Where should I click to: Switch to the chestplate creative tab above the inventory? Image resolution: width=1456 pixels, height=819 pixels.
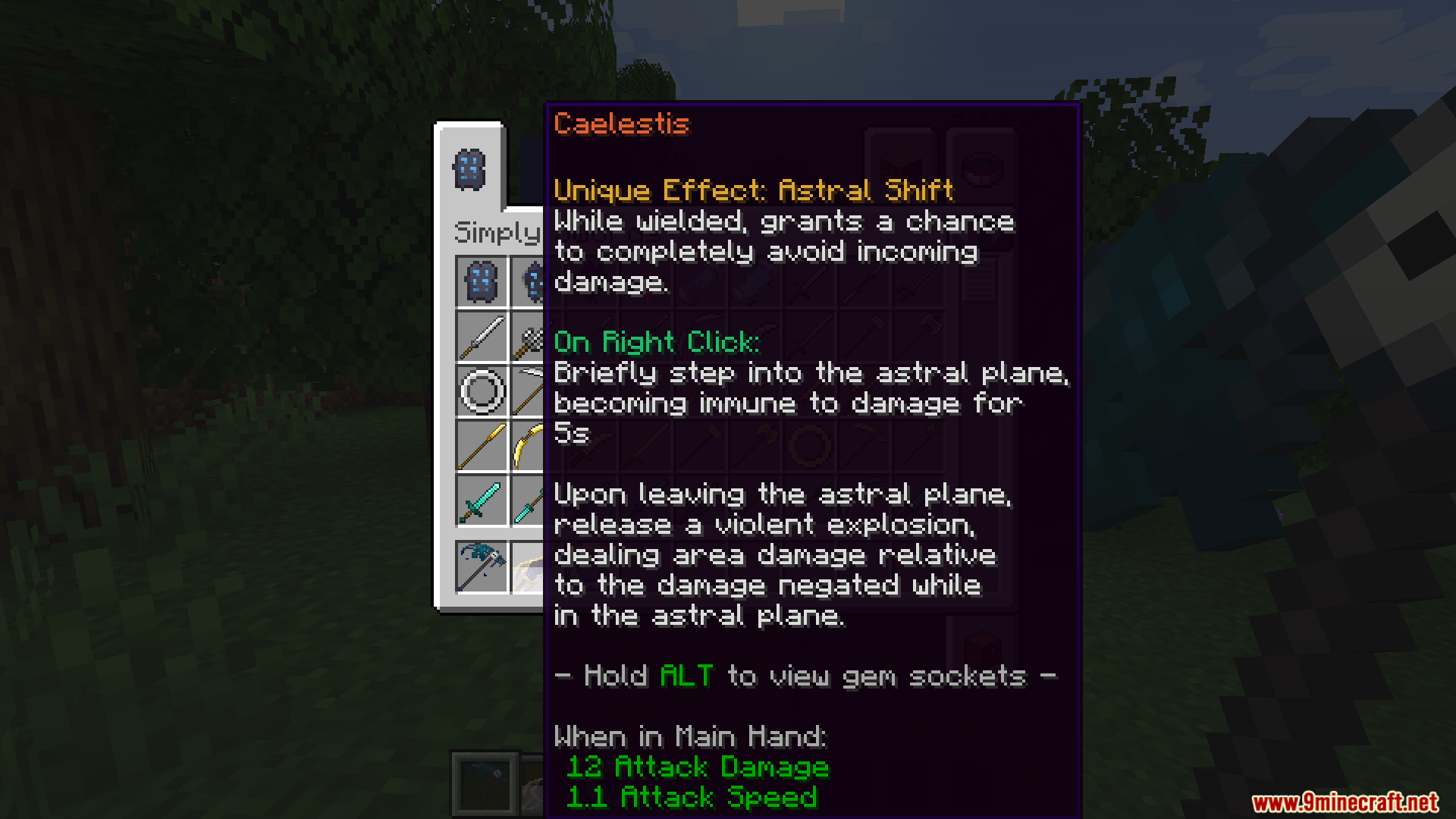470,168
